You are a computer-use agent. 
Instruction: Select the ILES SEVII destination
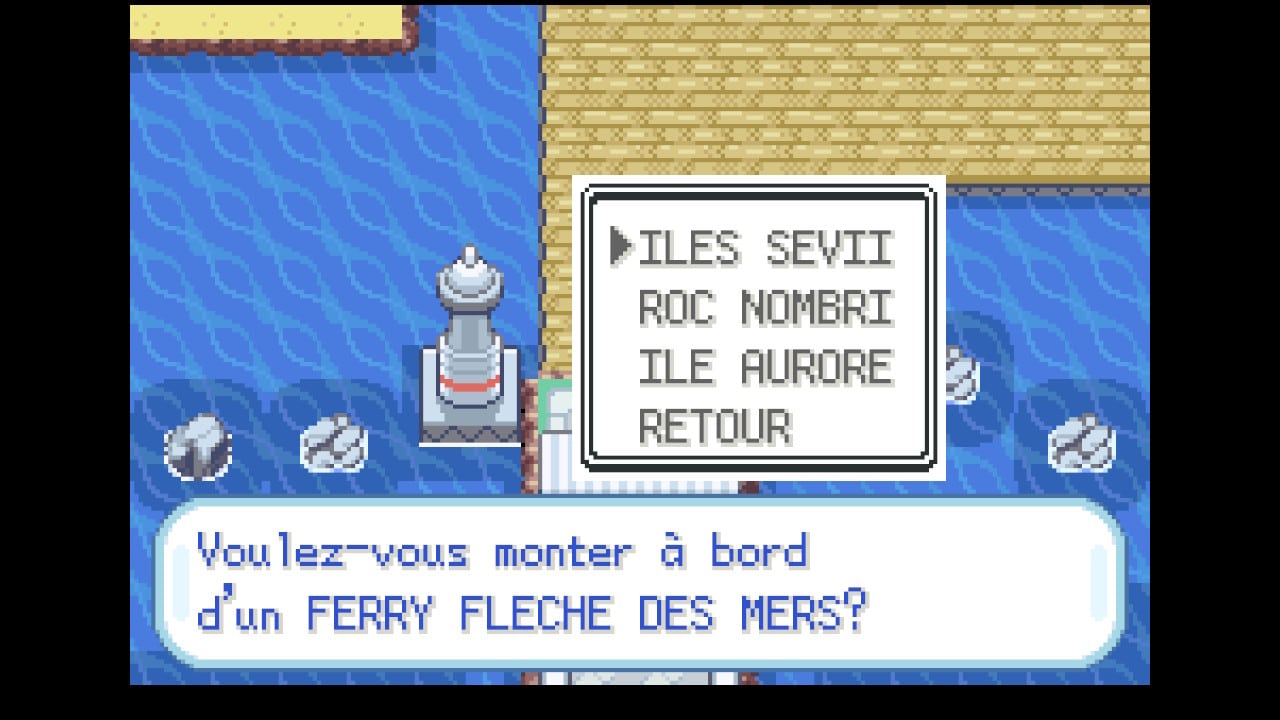pyautogui.click(x=764, y=248)
